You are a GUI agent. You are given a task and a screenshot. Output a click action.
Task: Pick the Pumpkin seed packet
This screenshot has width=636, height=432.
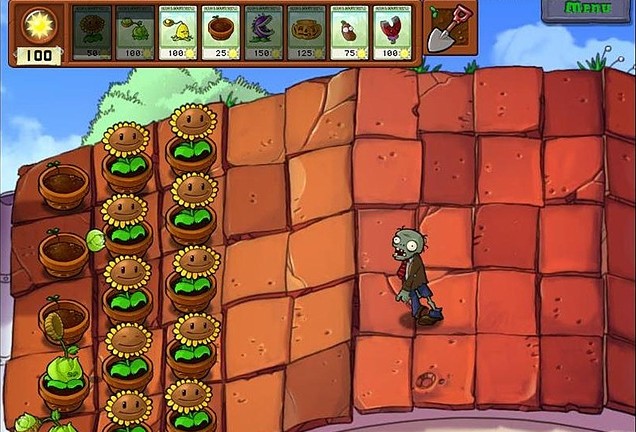pos(307,32)
